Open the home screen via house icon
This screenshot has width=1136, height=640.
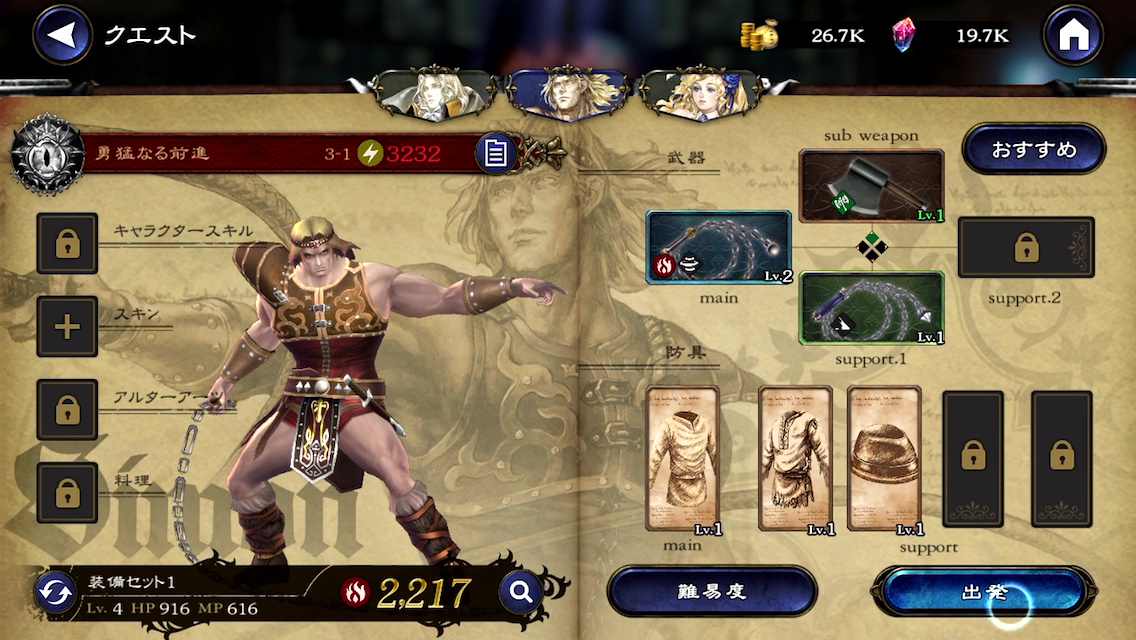point(1073,35)
